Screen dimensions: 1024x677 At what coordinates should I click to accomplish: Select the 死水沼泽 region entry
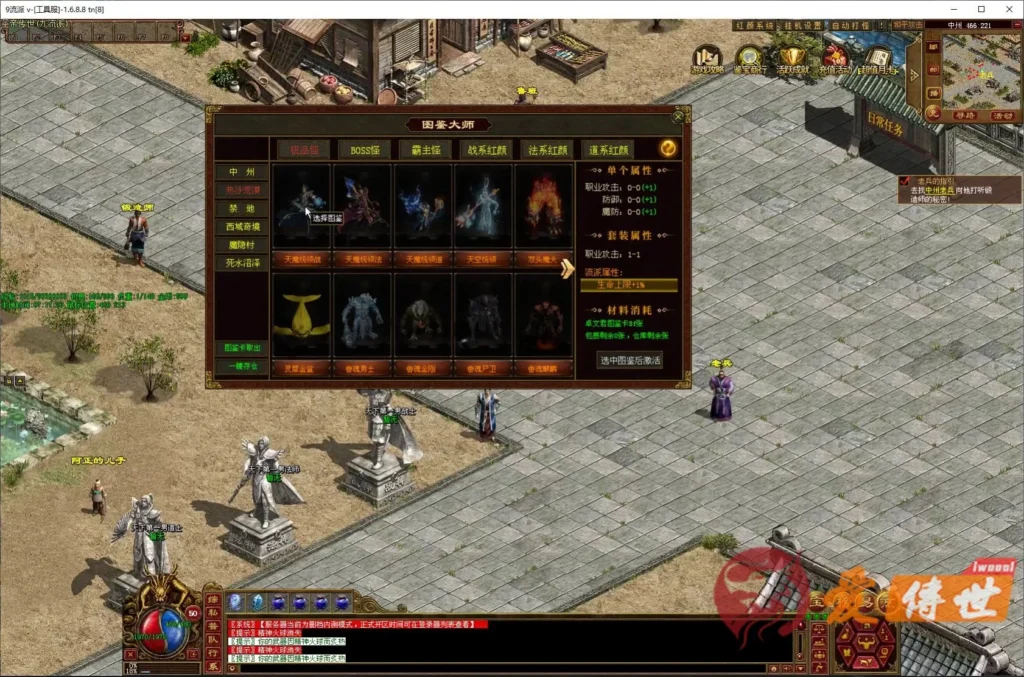click(241, 263)
